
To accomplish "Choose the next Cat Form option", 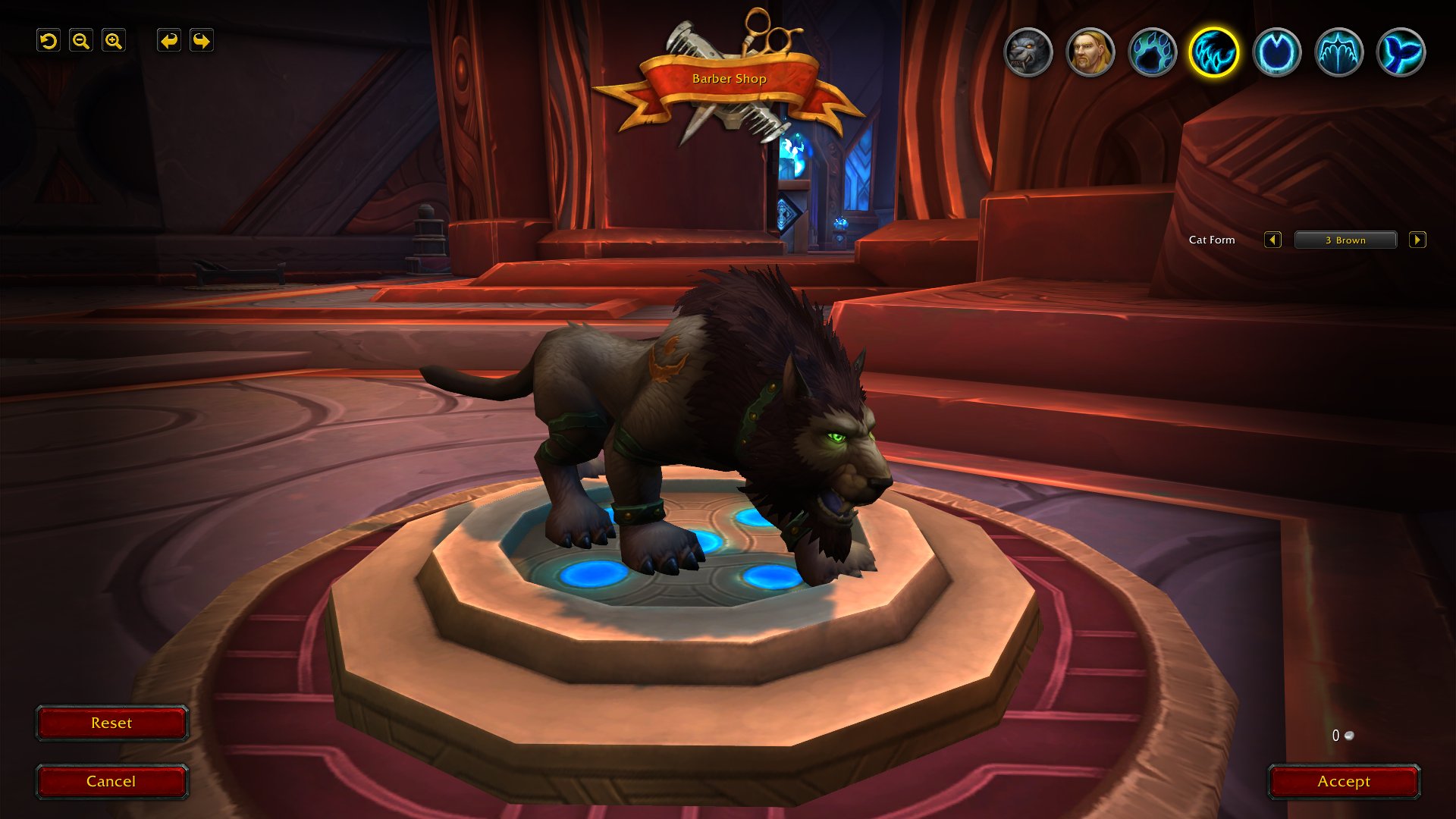I will 1417,240.
